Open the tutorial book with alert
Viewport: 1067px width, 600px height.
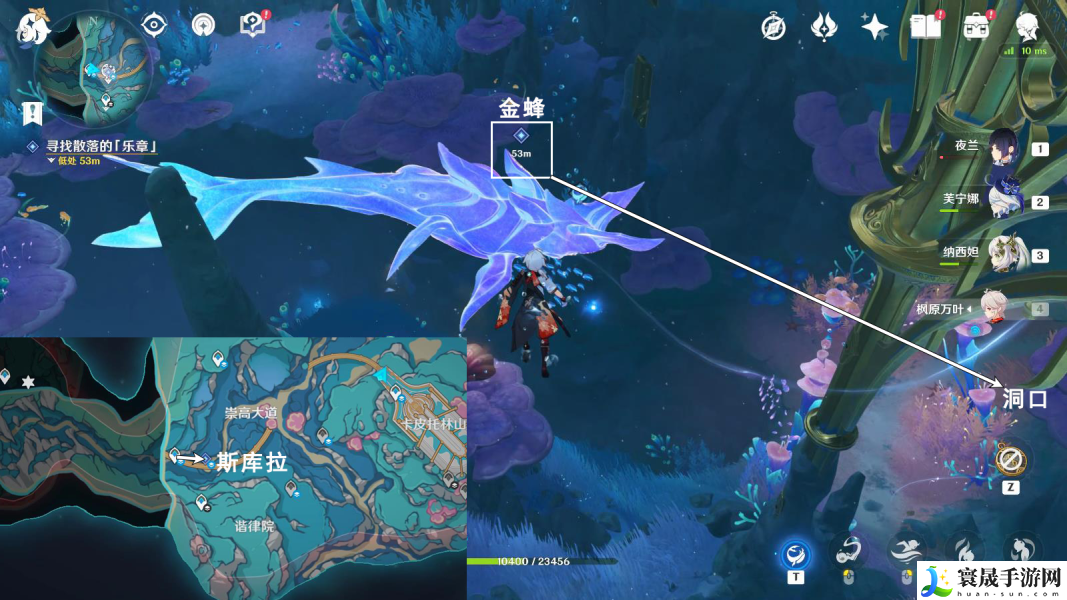(251, 25)
